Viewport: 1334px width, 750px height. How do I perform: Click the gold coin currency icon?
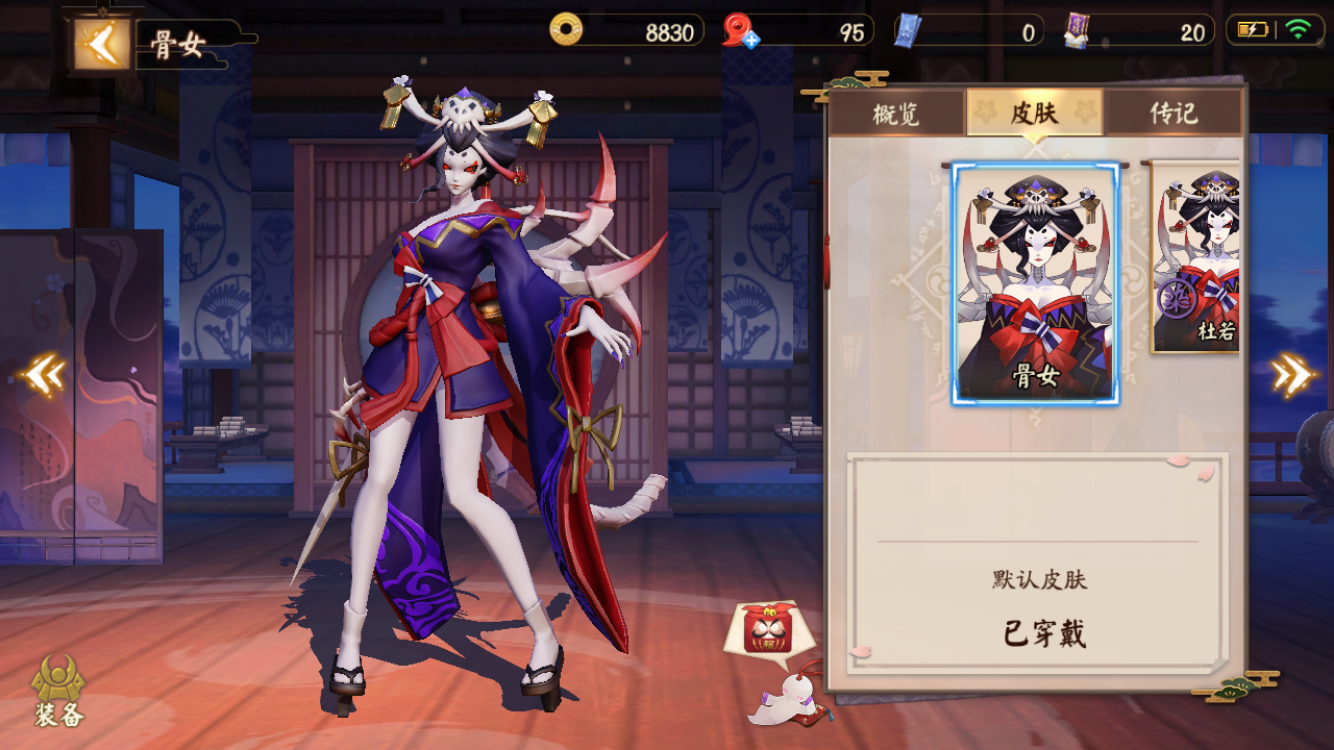click(567, 30)
